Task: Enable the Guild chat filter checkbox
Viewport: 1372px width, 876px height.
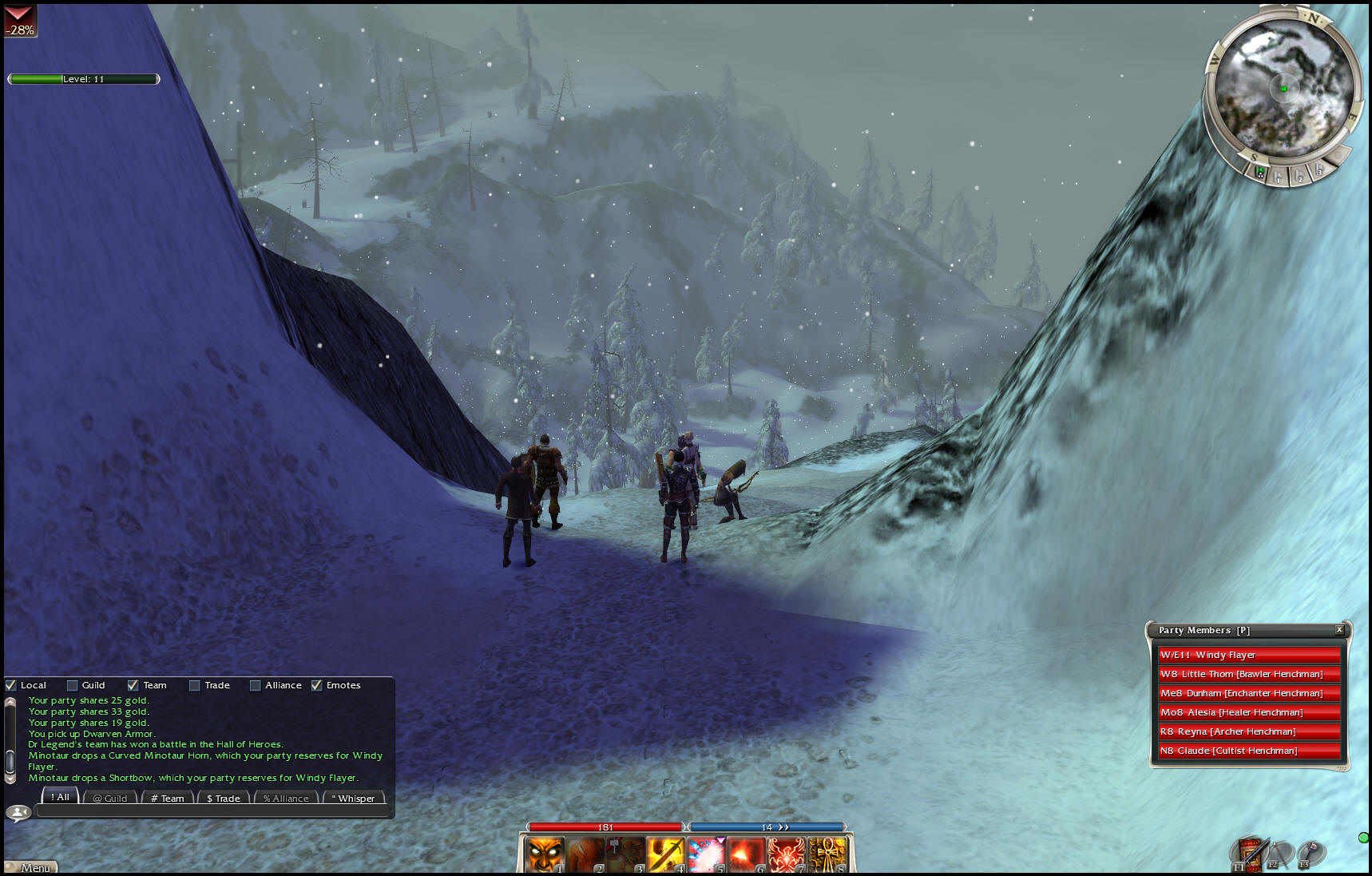Action: (x=73, y=685)
